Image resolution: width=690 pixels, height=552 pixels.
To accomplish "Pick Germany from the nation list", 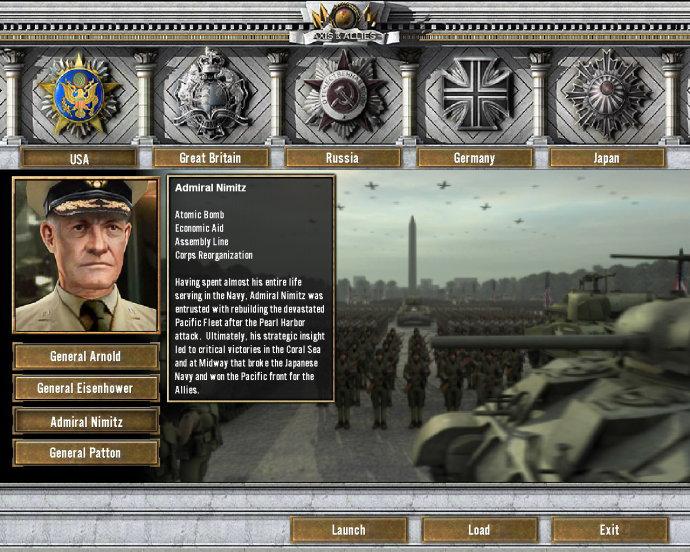I will [474, 158].
